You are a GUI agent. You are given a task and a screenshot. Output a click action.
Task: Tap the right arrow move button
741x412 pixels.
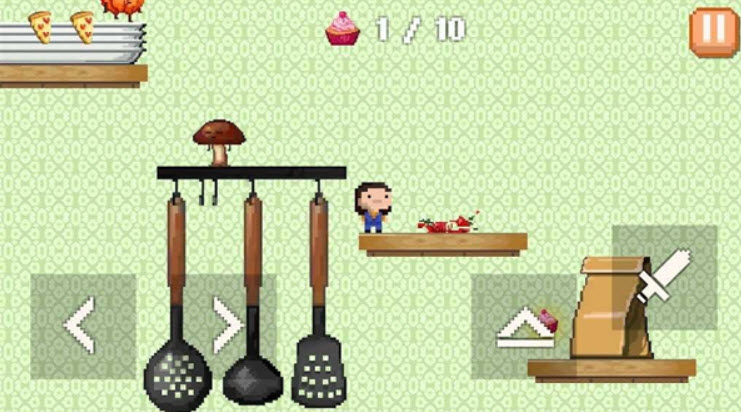coord(226,325)
